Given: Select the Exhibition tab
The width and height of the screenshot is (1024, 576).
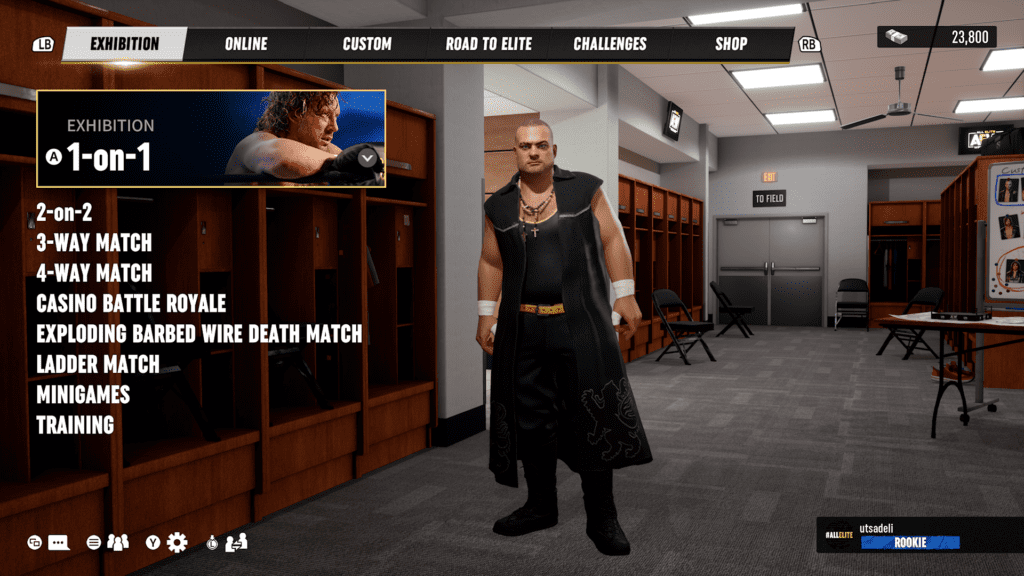Looking at the screenshot, I should [125, 44].
